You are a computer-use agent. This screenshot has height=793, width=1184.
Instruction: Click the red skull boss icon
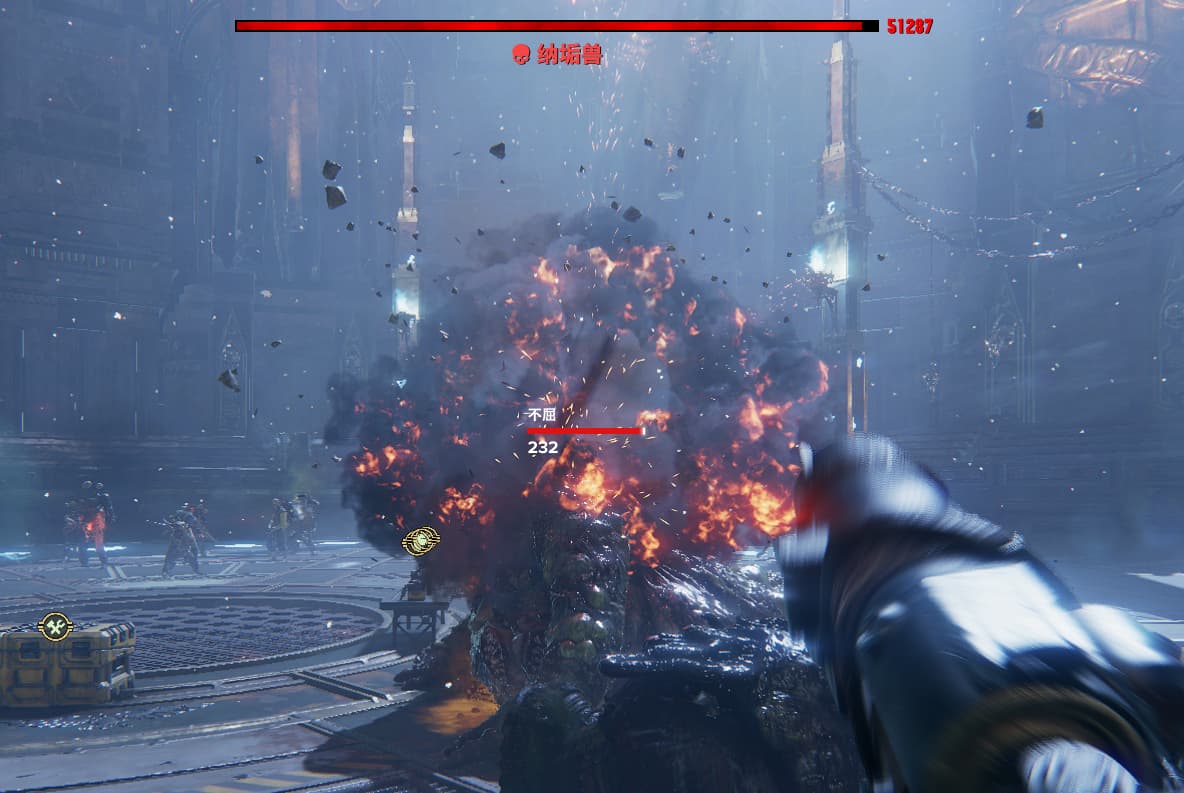[520, 55]
